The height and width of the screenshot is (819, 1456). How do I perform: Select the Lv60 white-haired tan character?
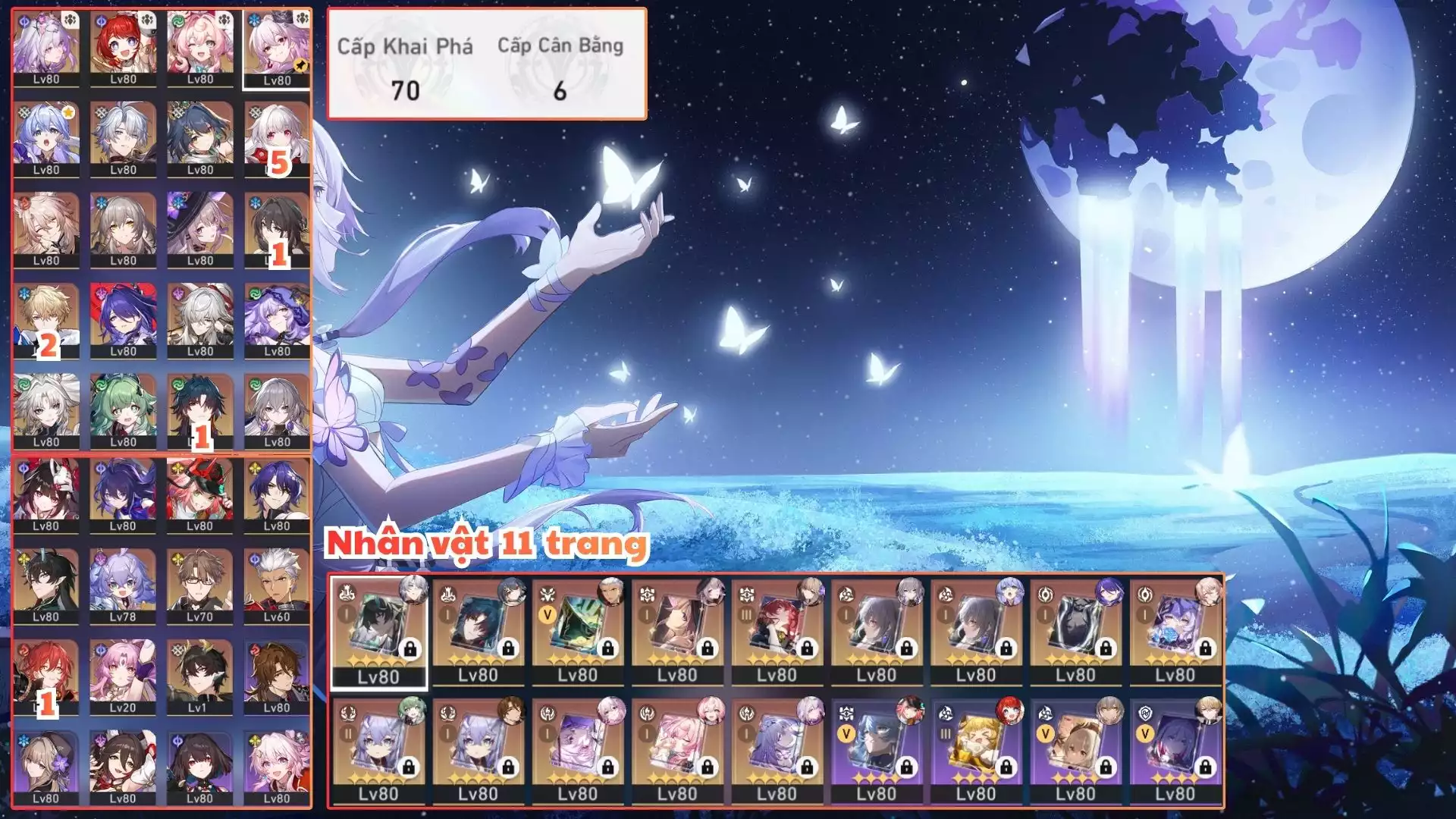coord(277,585)
